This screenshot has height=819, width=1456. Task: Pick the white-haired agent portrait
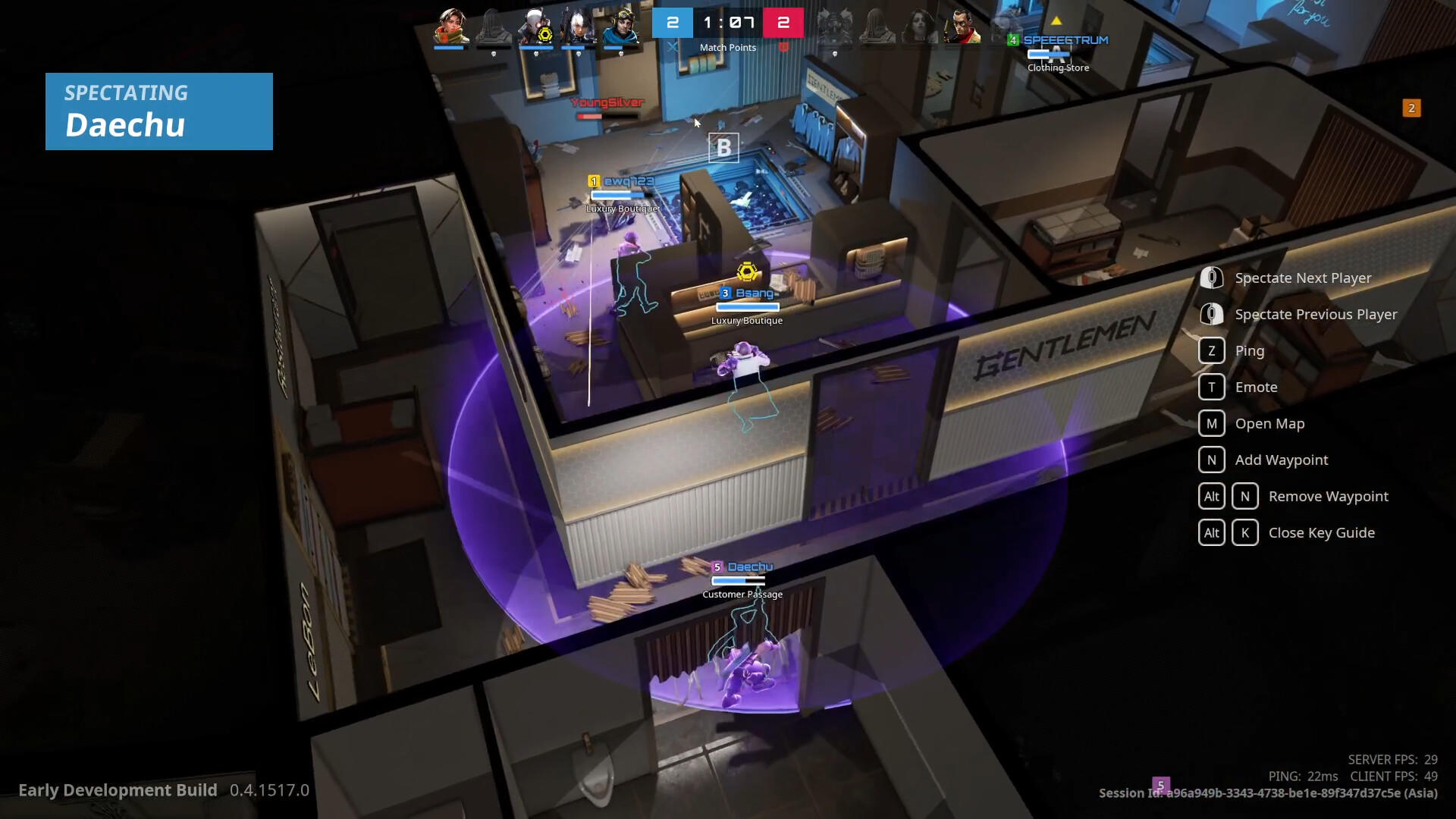coord(578,27)
